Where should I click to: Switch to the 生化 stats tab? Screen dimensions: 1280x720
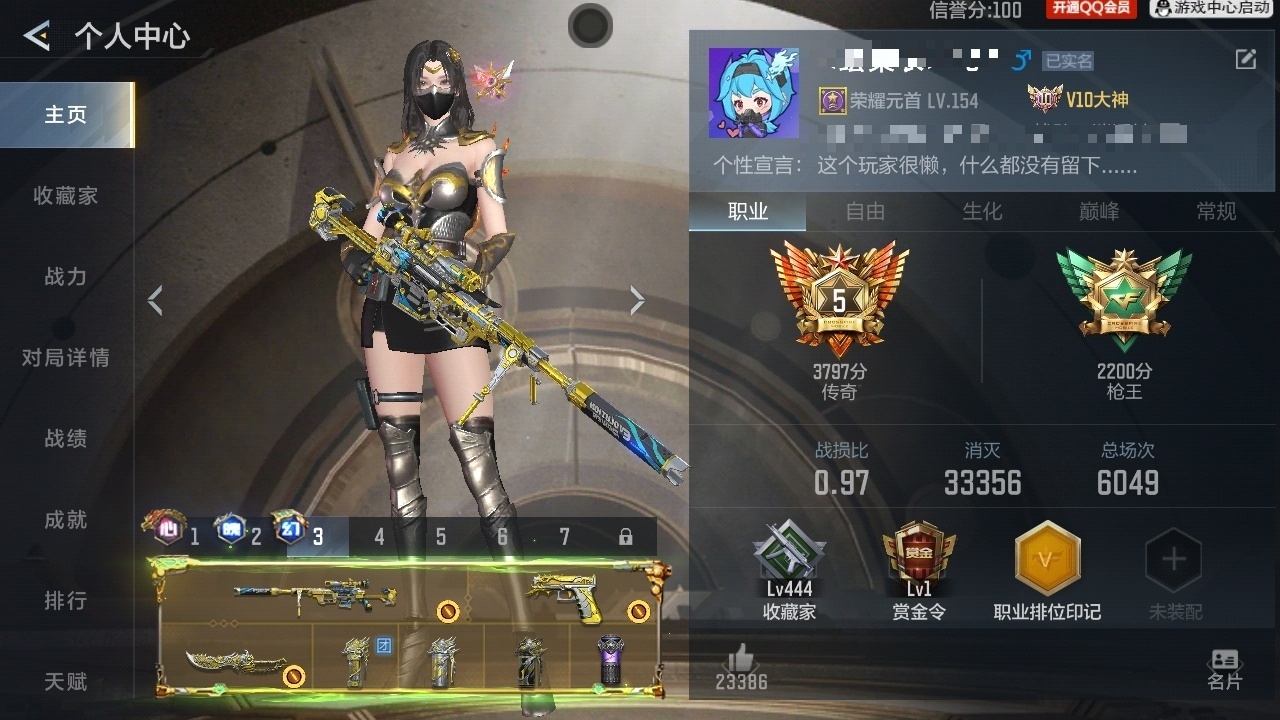982,212
